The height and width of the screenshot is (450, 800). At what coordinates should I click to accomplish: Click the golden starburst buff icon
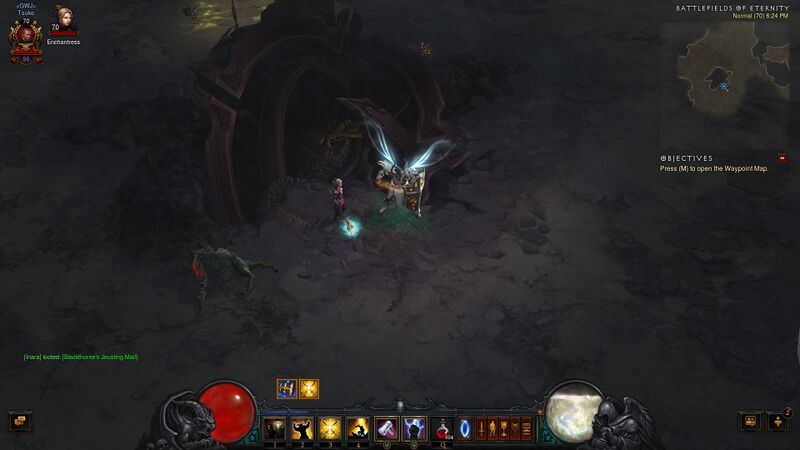pos(309,389)
